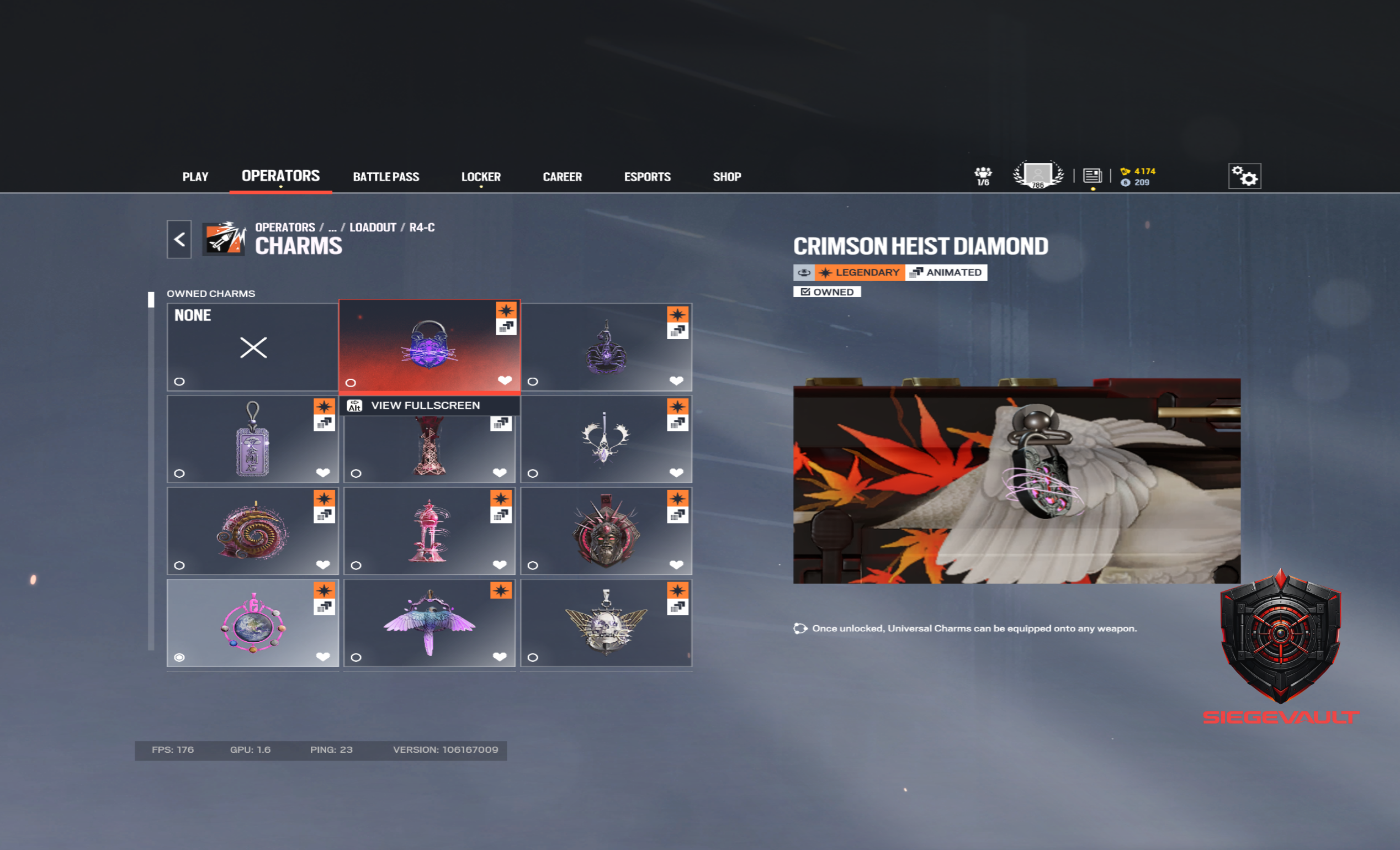Open the player card showing level 786

pos(1037,175)
